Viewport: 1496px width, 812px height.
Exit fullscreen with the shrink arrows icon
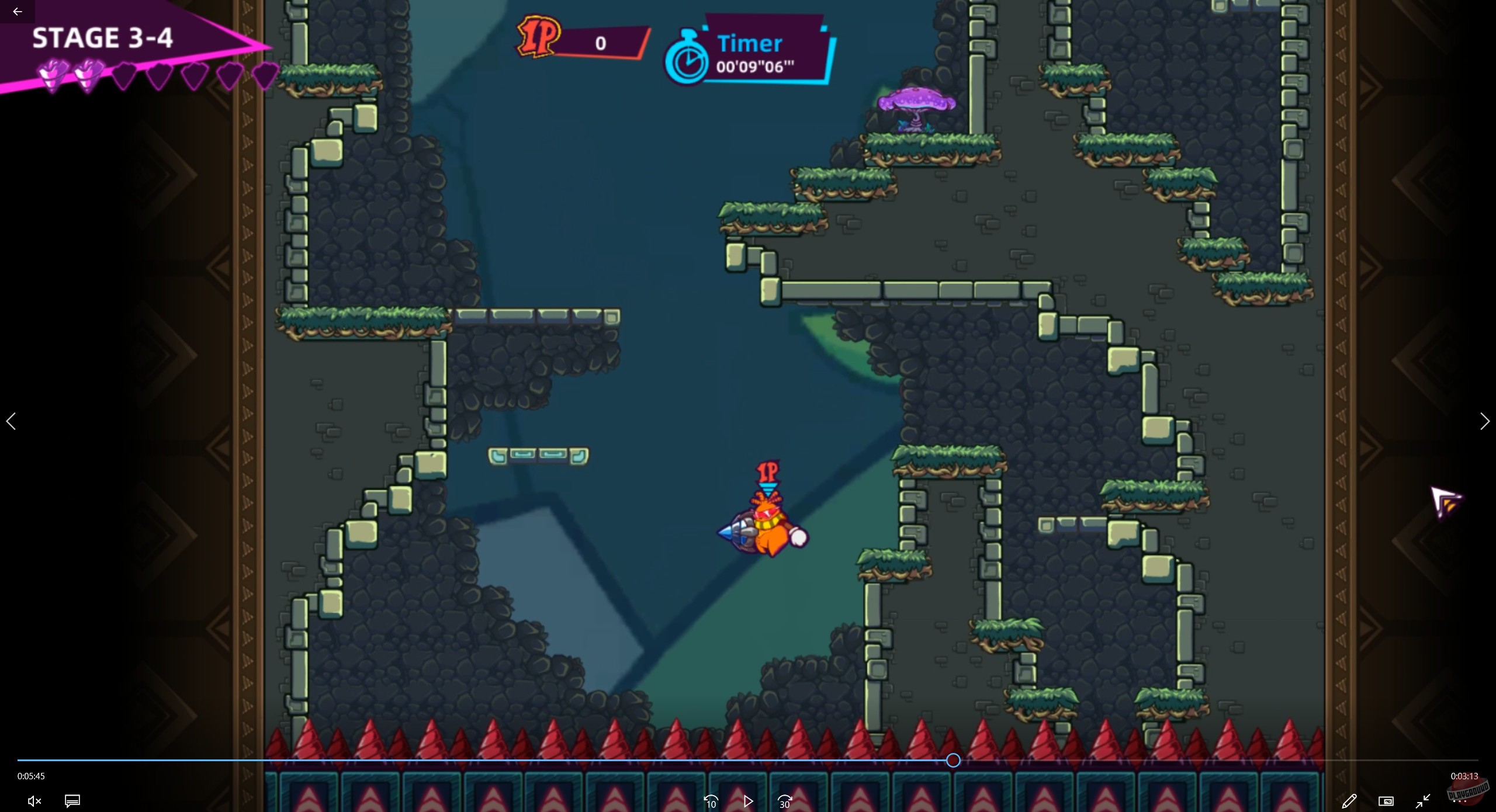pyautogui.click(x=1422, y=802)
